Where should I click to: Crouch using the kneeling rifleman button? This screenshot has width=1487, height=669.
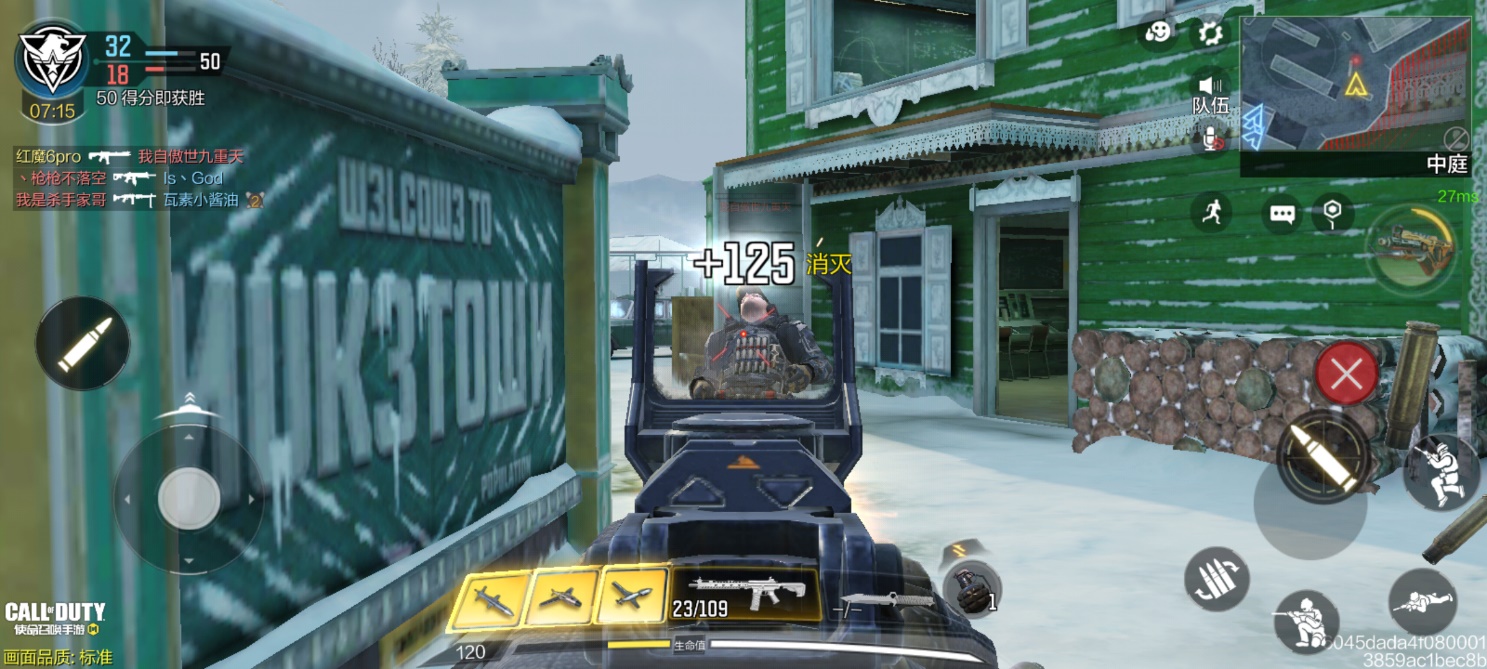click(1306, 620)
